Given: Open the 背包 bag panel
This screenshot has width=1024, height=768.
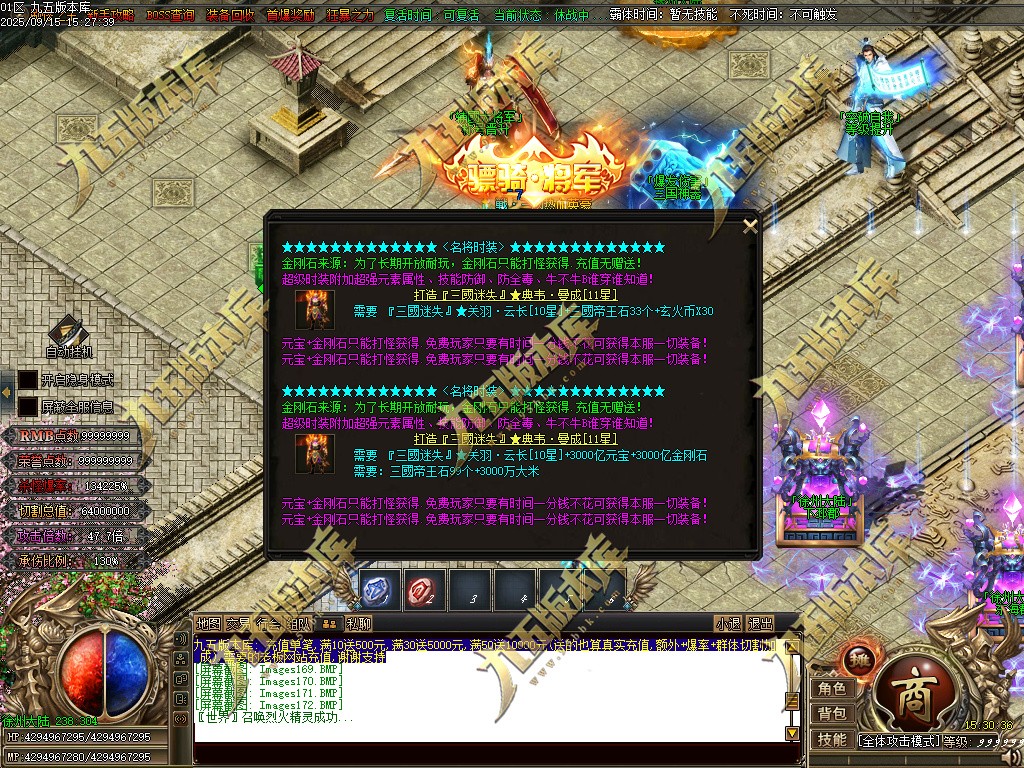Looking at the screenshot, I should click(x=832, y=714).
